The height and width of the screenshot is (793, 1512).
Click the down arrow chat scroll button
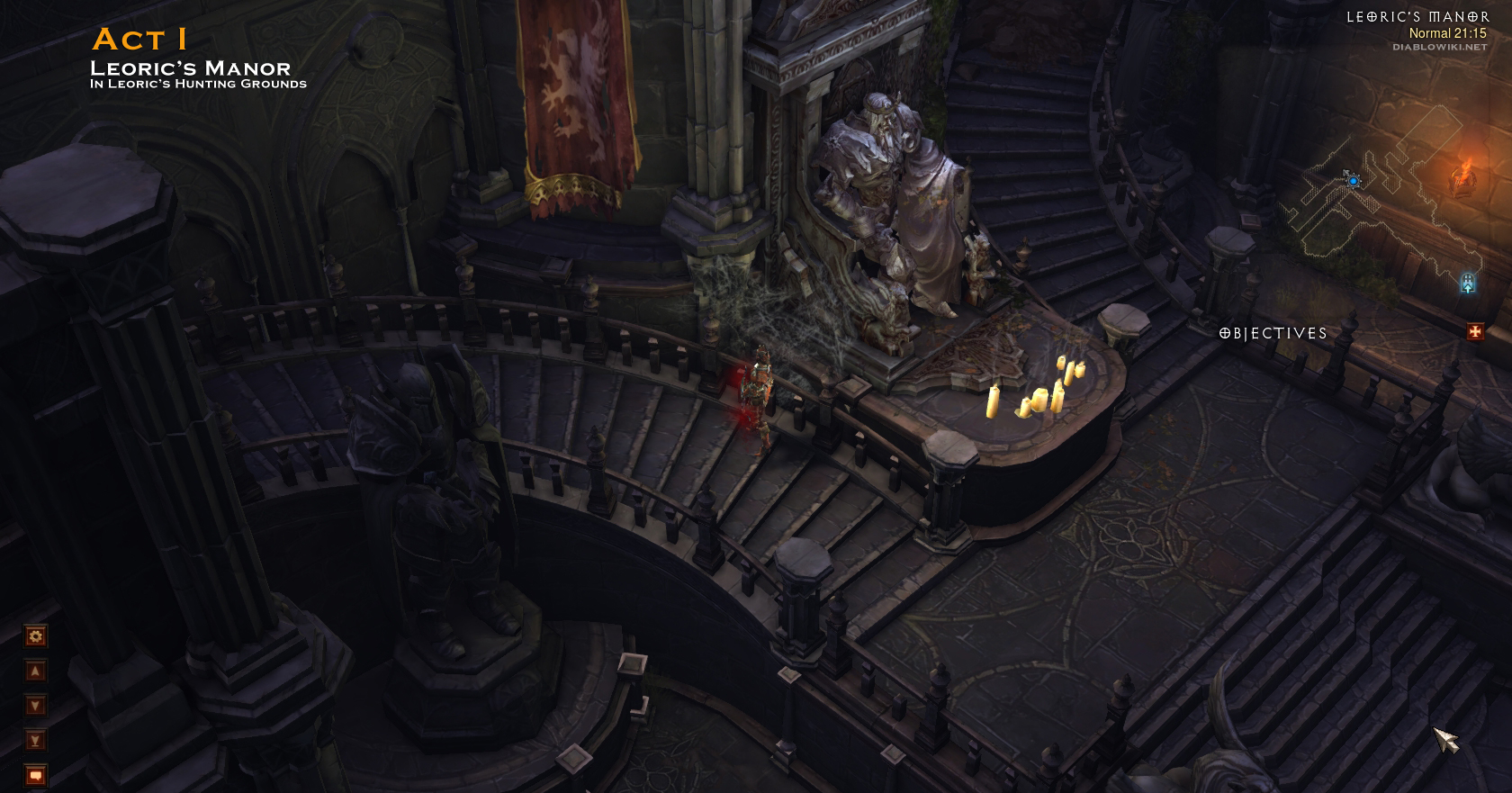[35, 705]
